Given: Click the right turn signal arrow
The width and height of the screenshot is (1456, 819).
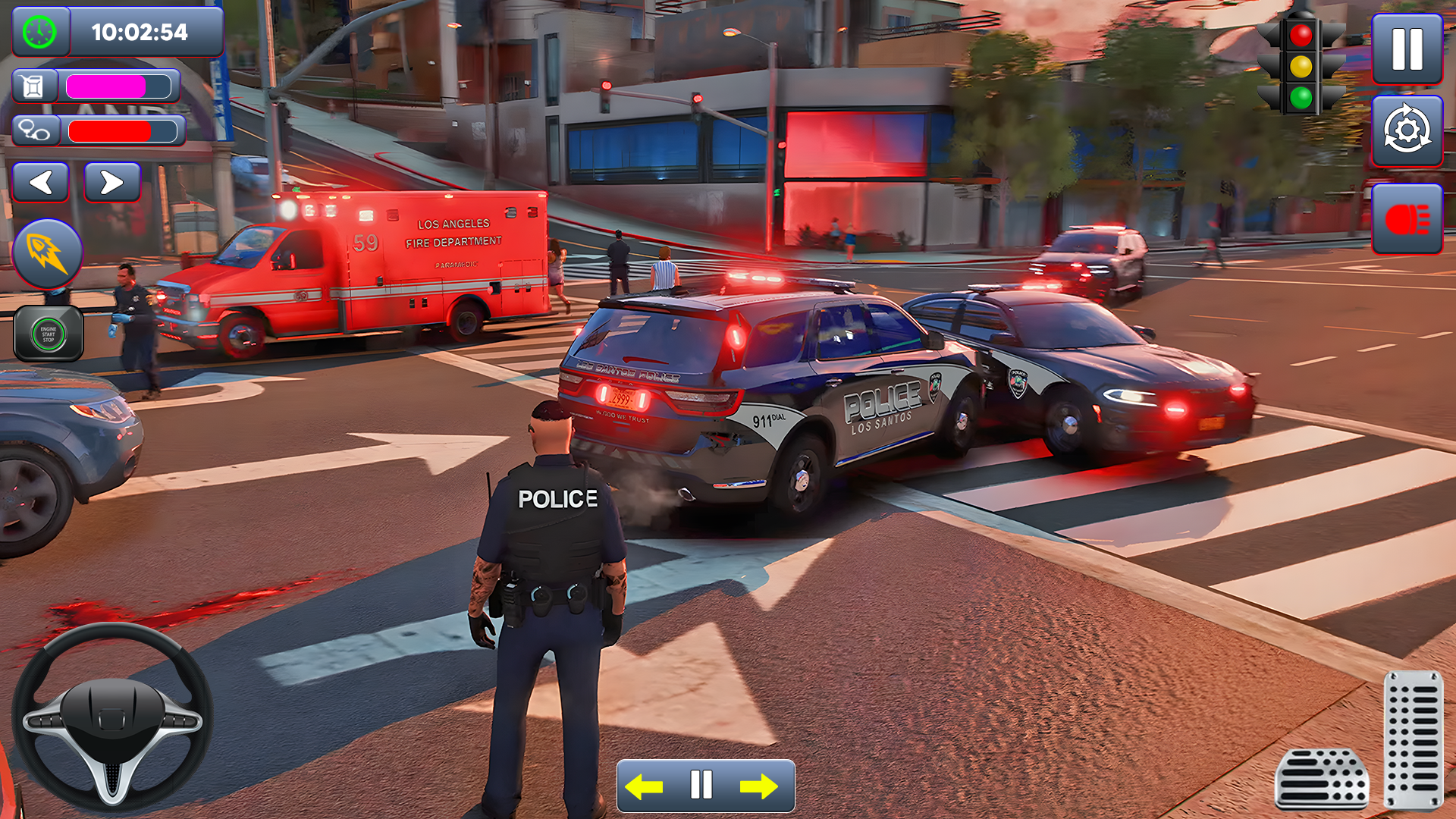Looking at the screenshot, I should coord(111,182).
